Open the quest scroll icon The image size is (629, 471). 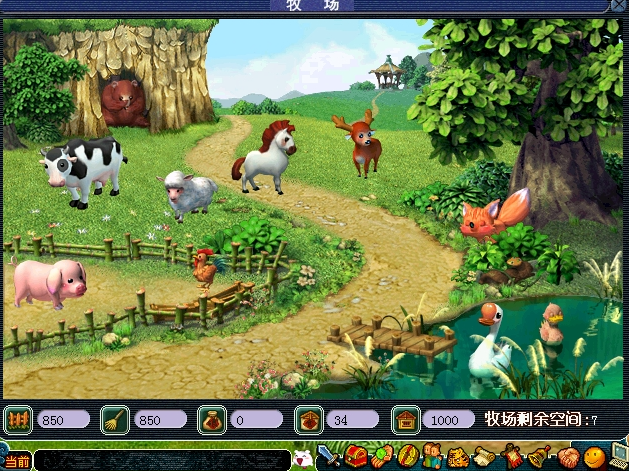(x=485, y=458)
